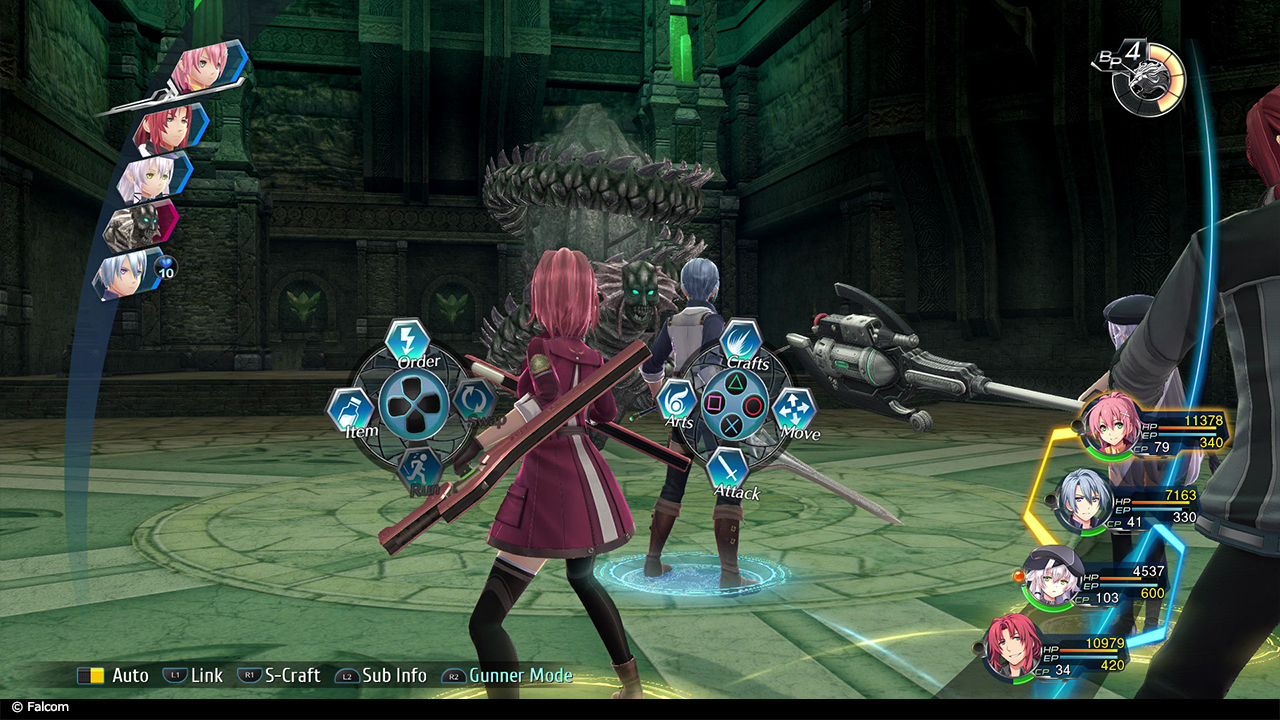The height and width of the screenshot is (720, 1280).
Task: Choose the Arts command hexagon
Action: (x=677, y=401)
